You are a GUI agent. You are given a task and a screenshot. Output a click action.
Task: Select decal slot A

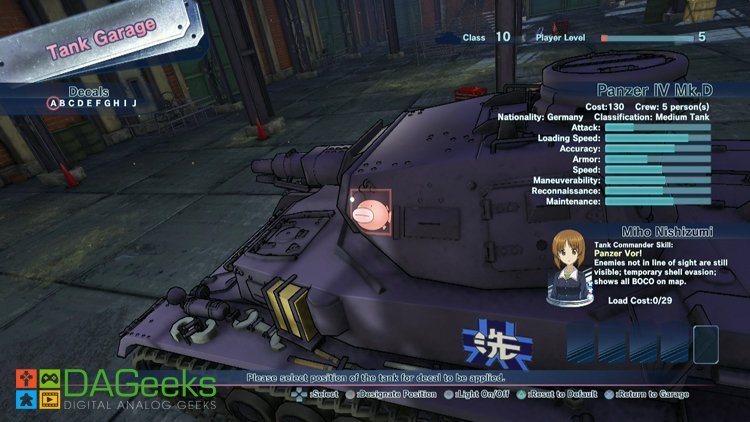[x=54, y=103]
